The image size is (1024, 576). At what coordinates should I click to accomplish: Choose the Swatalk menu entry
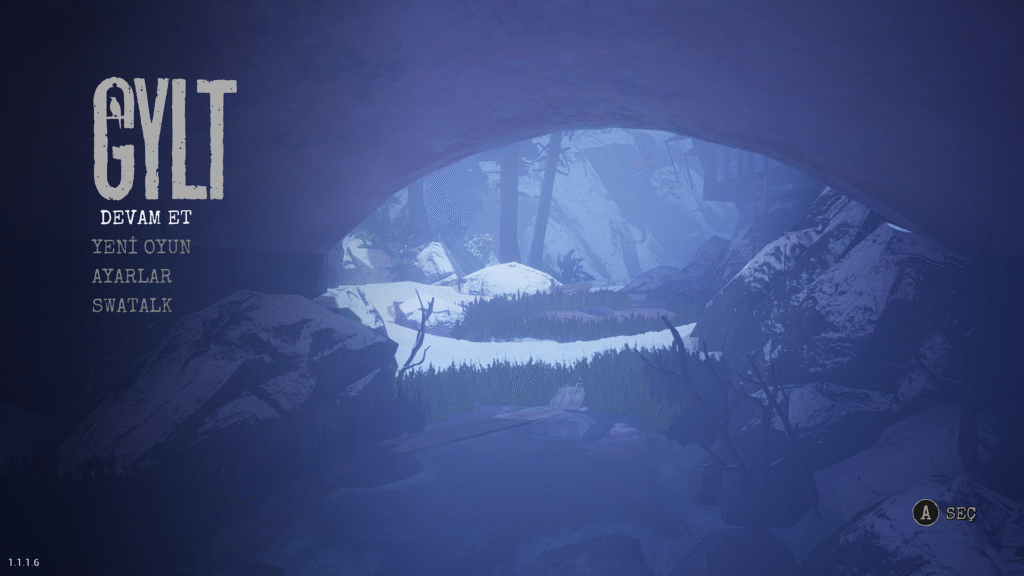[132, 305]
